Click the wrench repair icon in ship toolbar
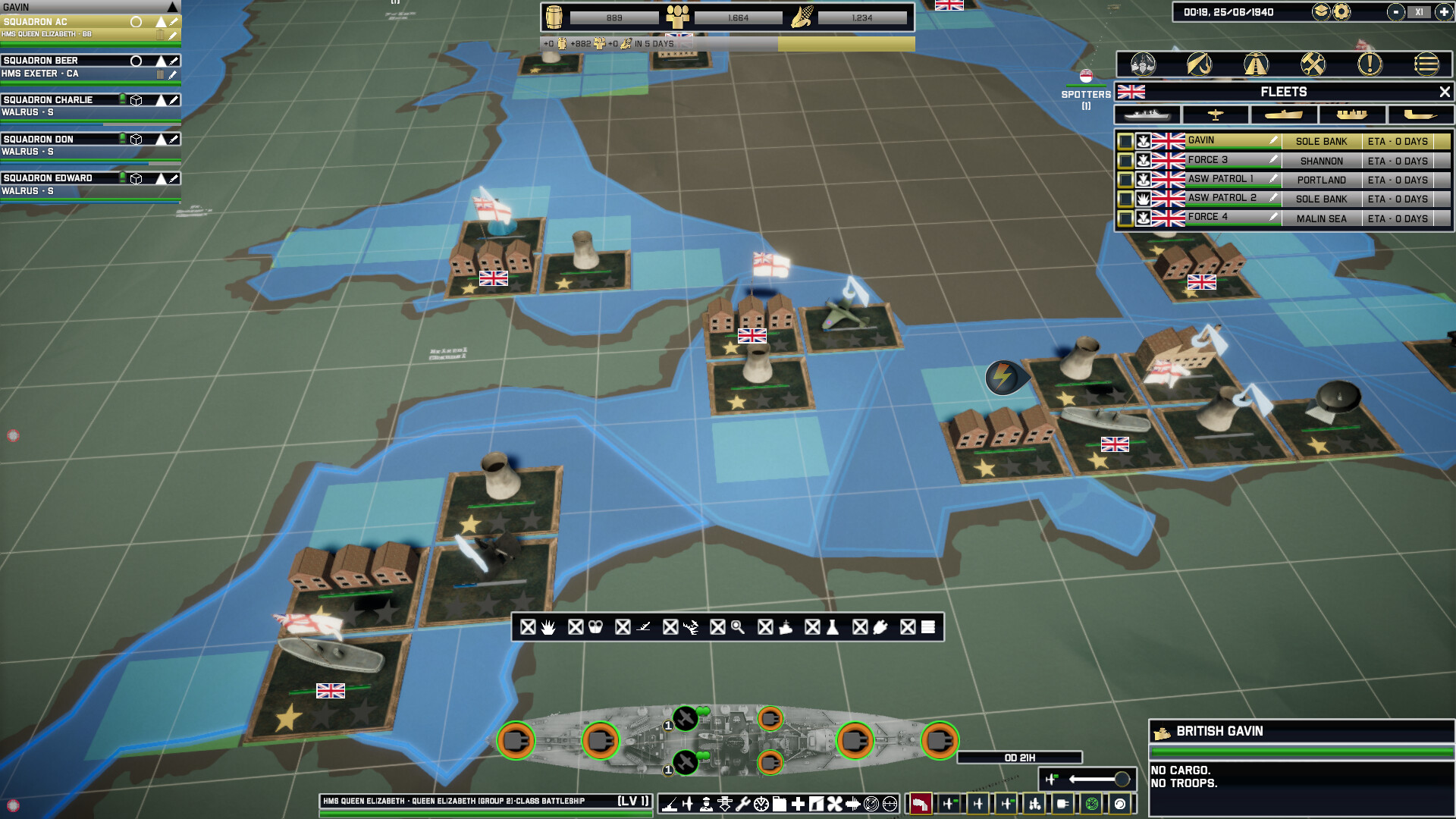The image size is (1456, 819). click(743, 804)
